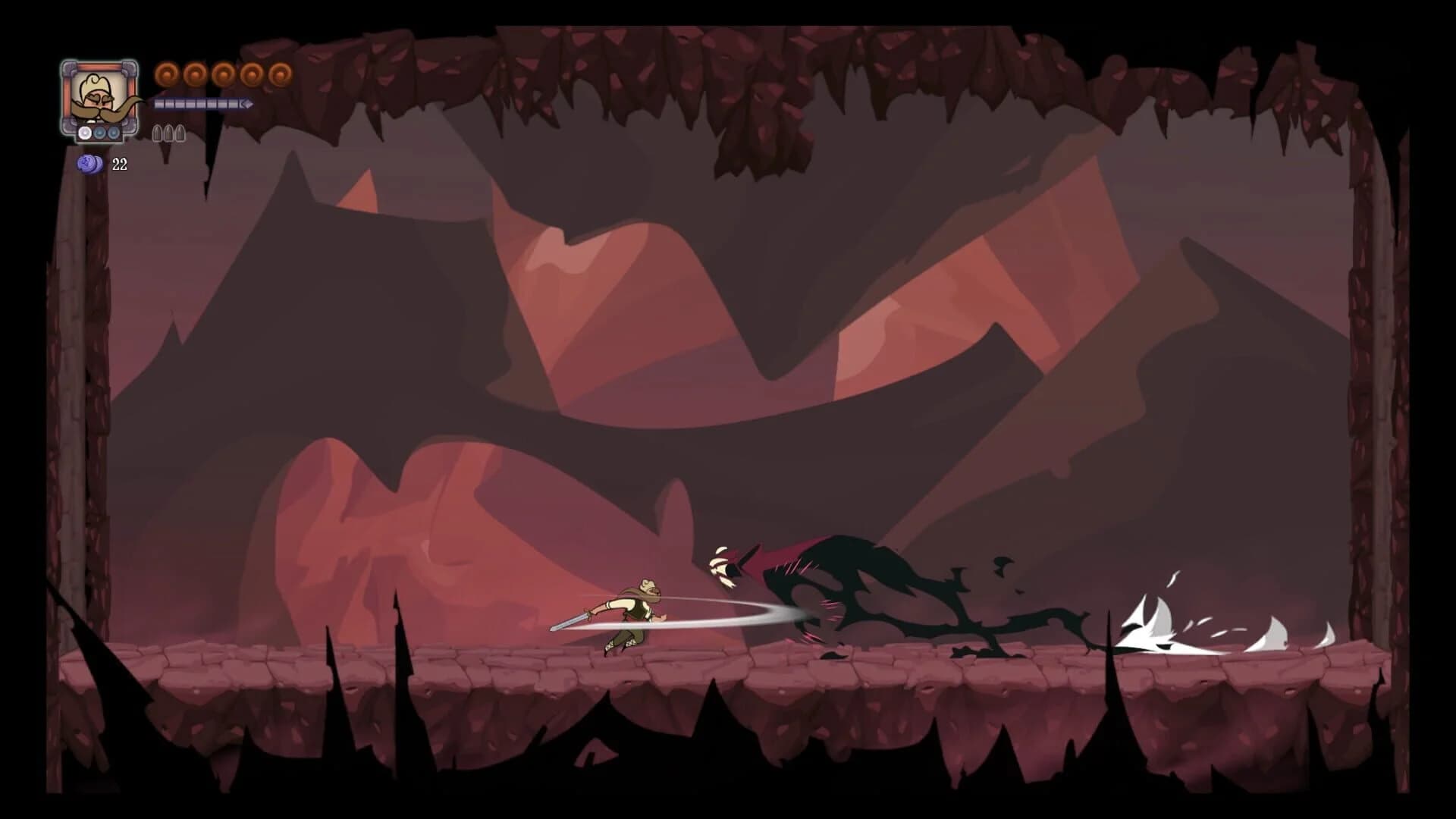The width and height of the screenshot is (1456, 819).
Task: Select the blue coin currency icon
Action: pyautogui.click(x=89, y=162)
